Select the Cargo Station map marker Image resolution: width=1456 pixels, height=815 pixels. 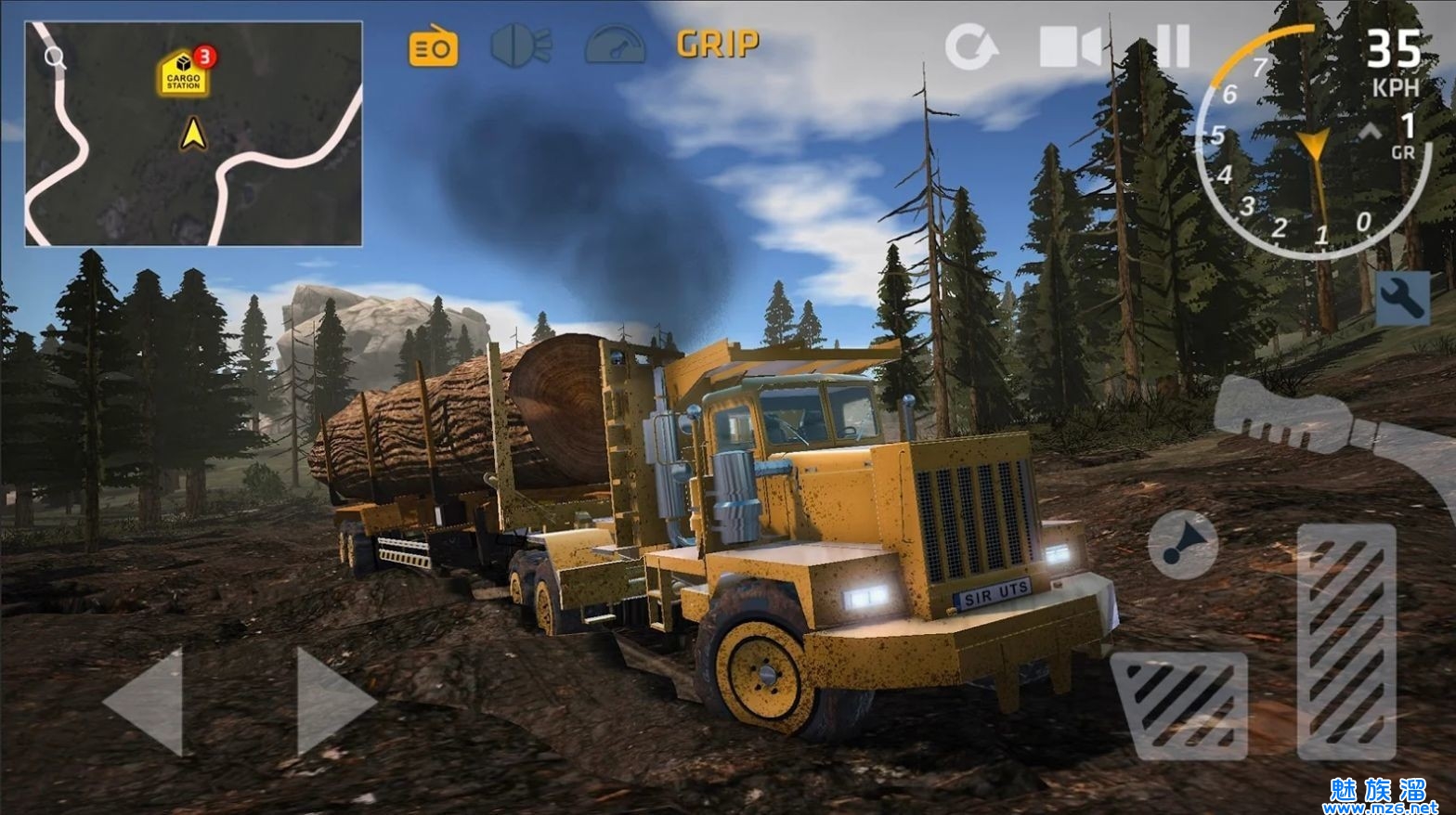point(184,74)
